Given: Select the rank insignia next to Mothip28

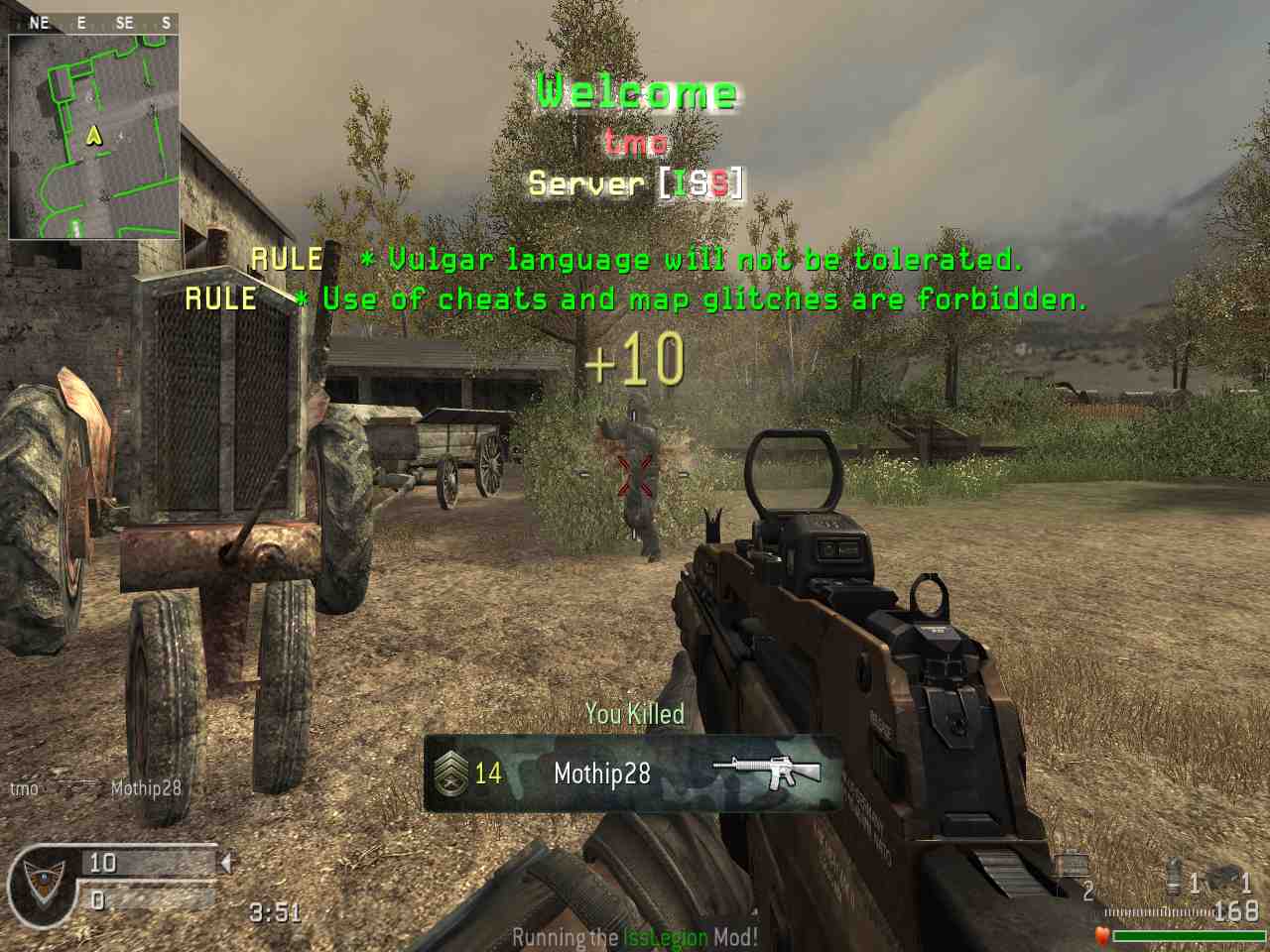Looking at the screenshot, I should point(450,773).
